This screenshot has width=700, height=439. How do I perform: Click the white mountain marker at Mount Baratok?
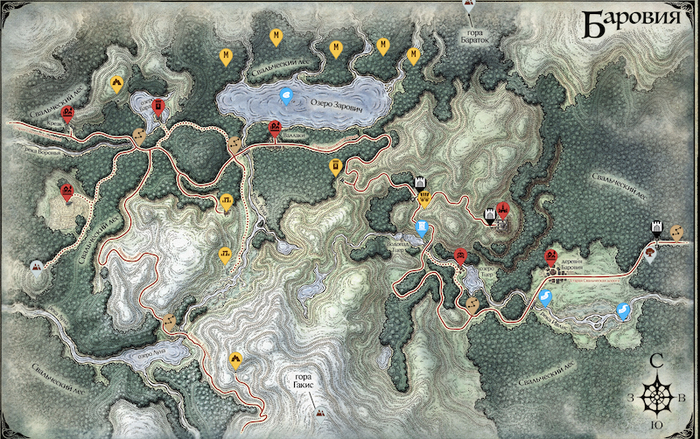(x=470, y=6)
